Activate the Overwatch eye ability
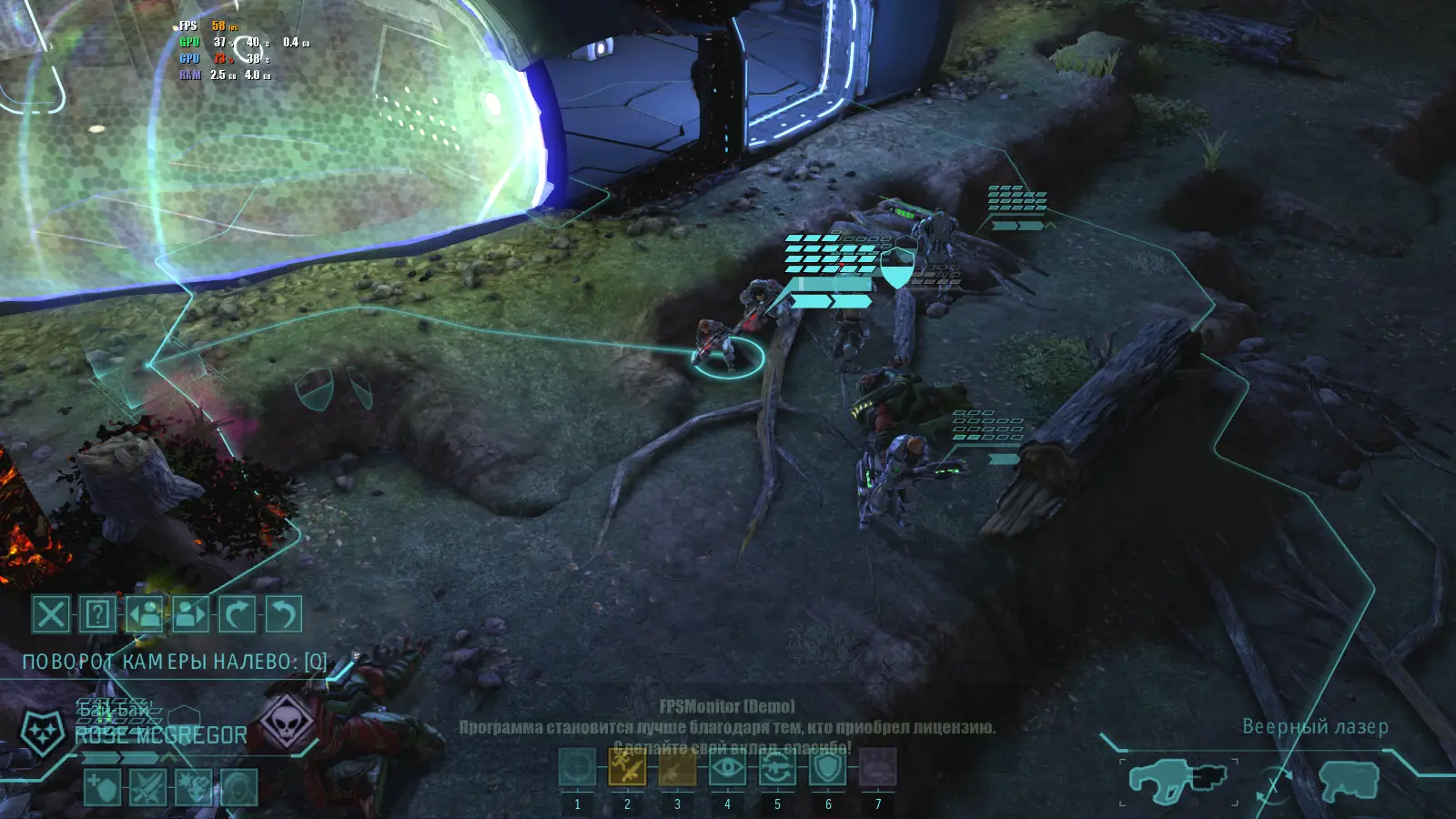The image size is (1456, 819). tap(727, 768)
